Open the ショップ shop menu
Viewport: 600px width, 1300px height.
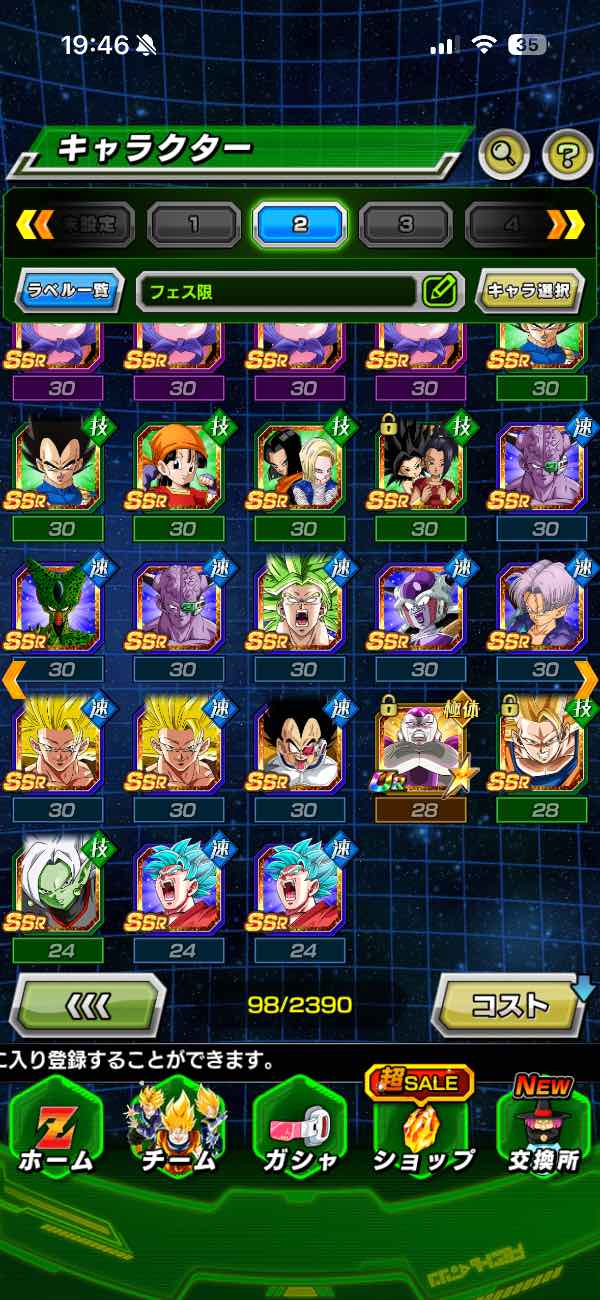coord(423,1129)
